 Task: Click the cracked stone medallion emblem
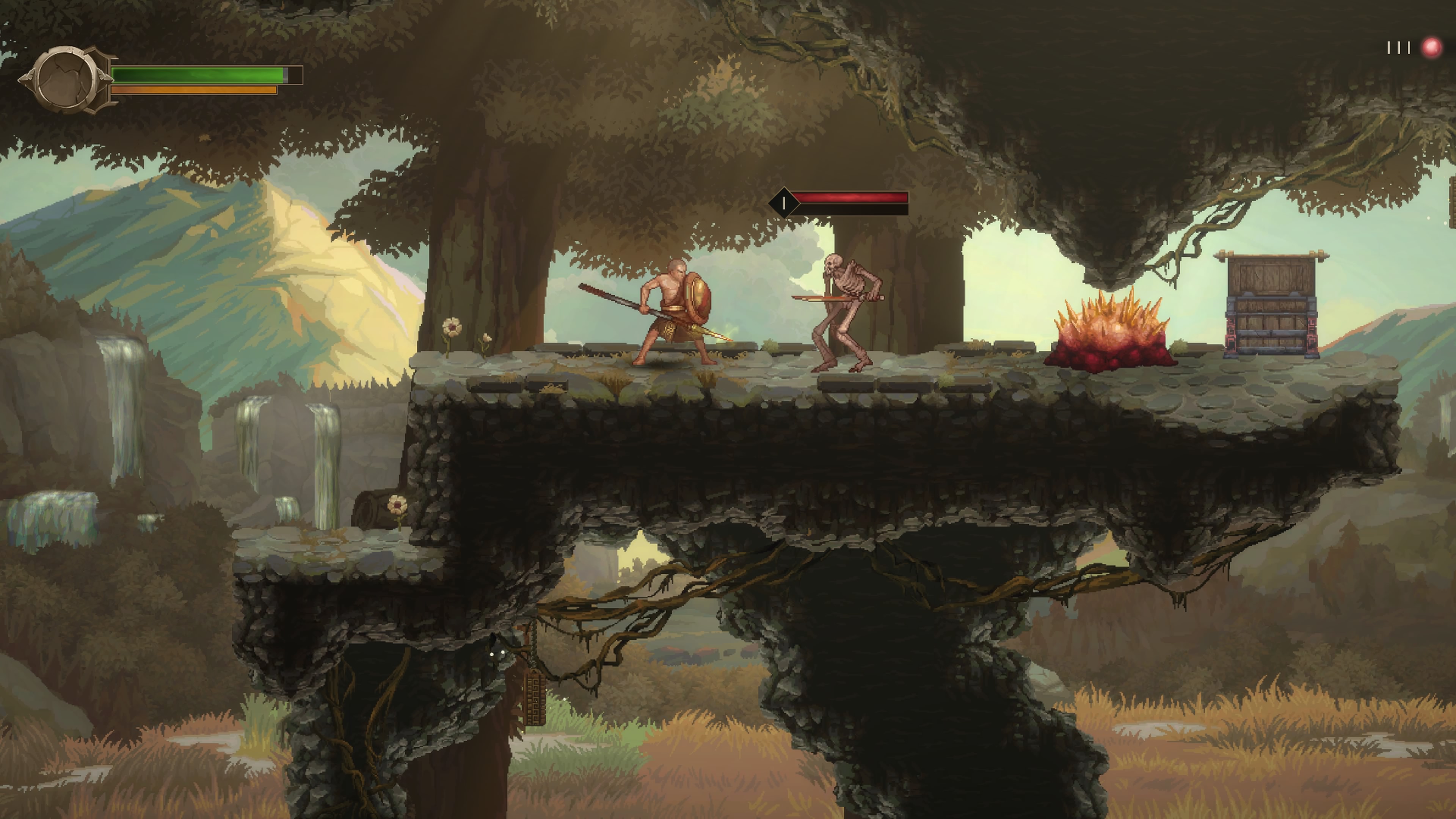click(x=67, y=80)
